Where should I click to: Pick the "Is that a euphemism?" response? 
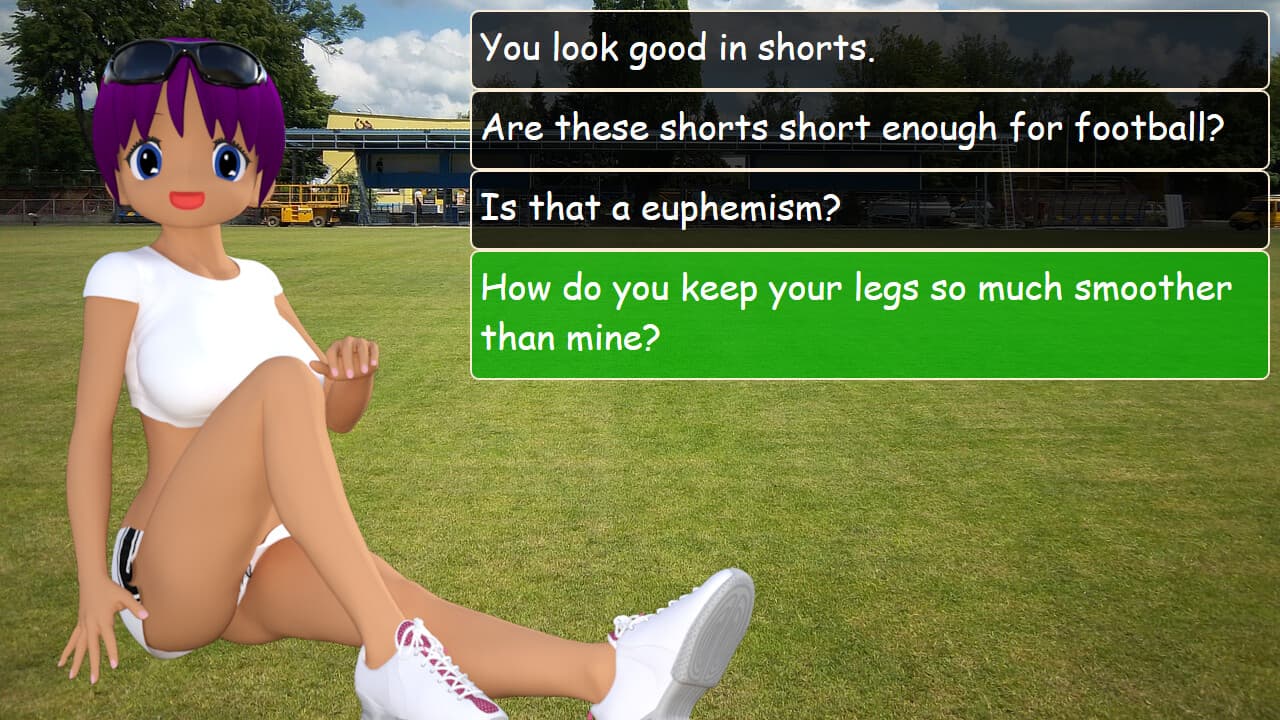pyautogui.click(x=870, y=209)
